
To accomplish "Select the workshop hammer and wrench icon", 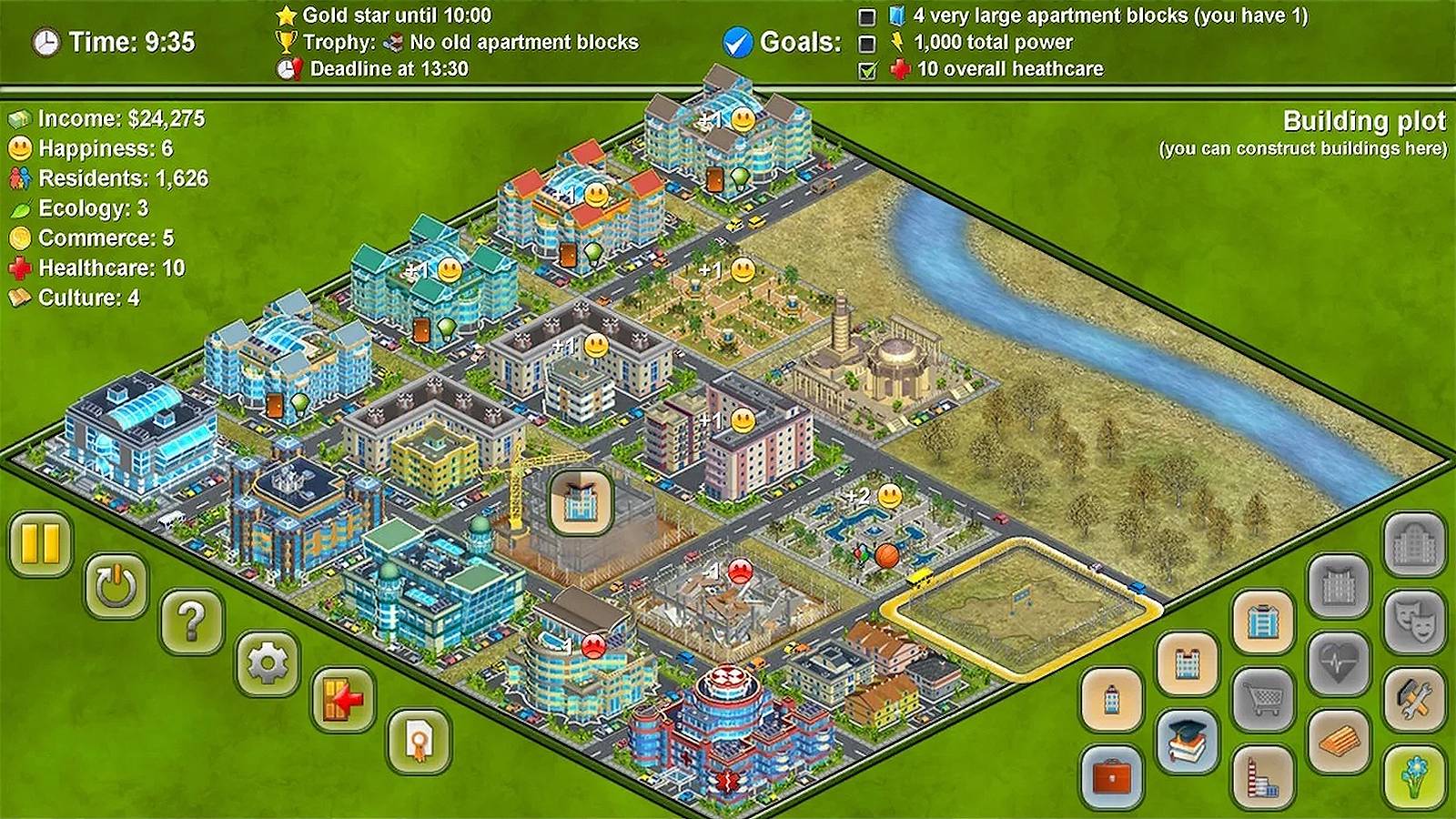I will tap(1413, 698).
